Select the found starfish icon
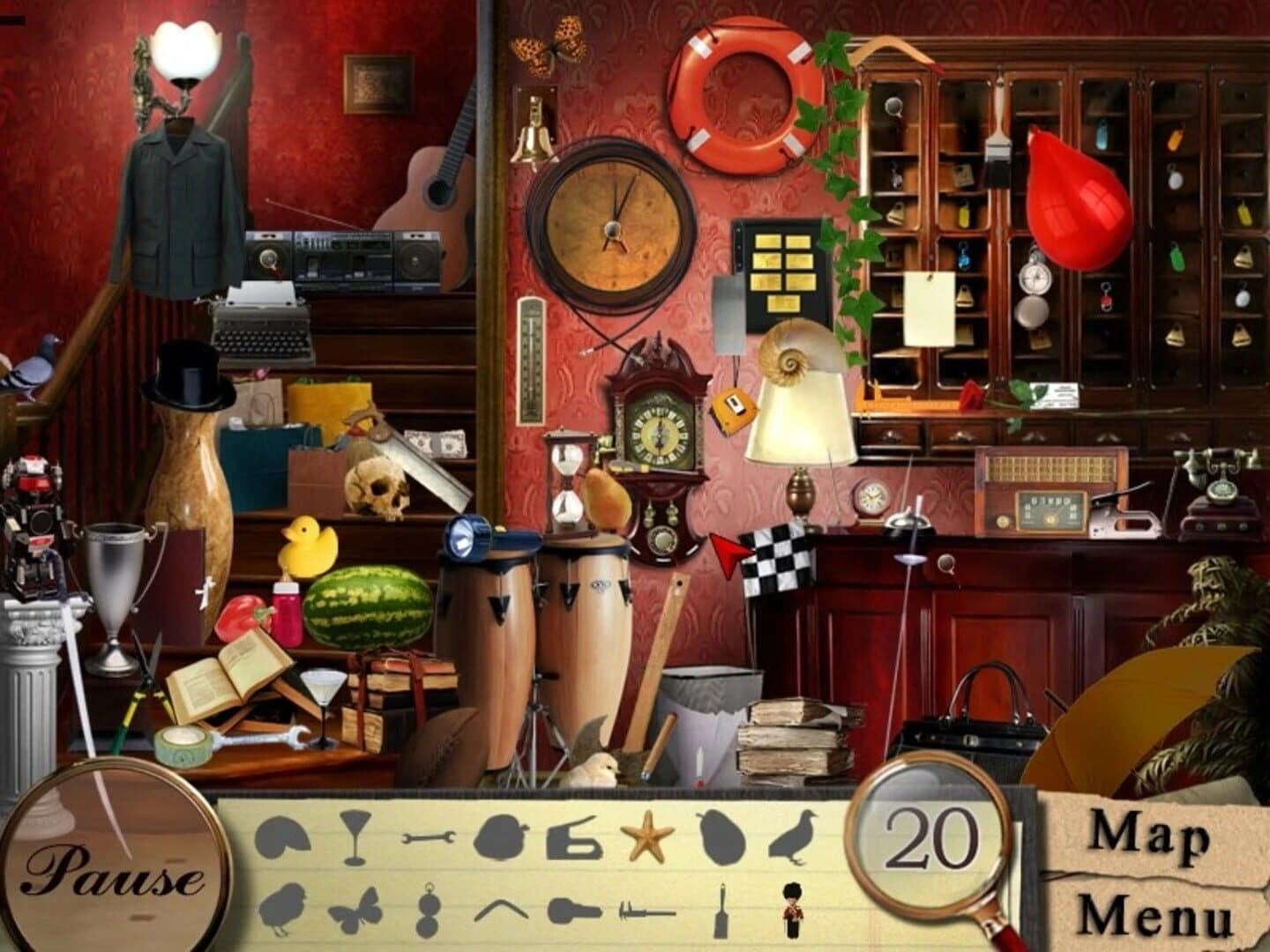1270x952 pixels. tap(649, 837)
